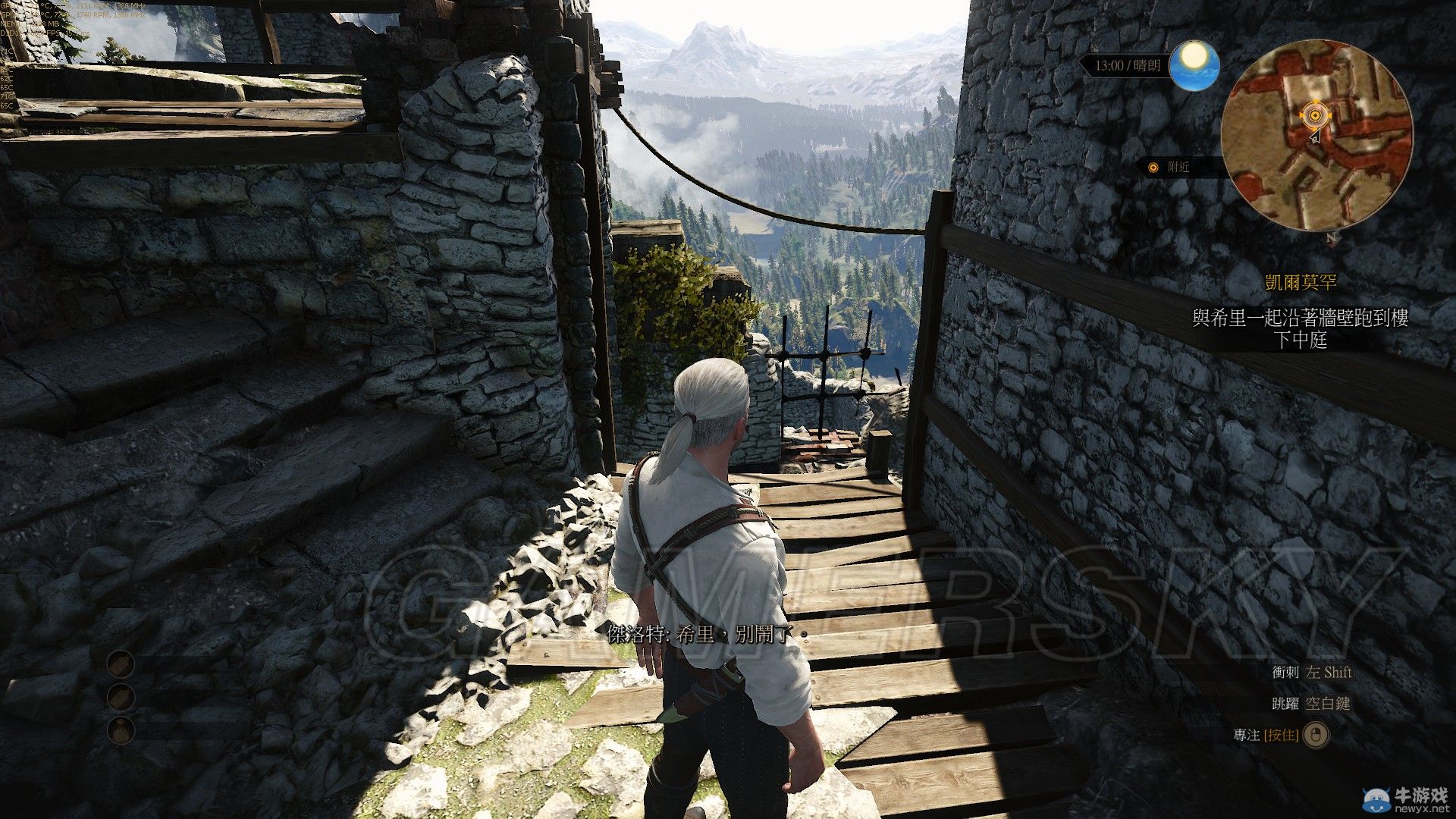Image resolution: width=1456 pixels, height=819 pixels.
Task: Click the 凱爾莫罕 quest tracker title
Action: pos(1300,283)
